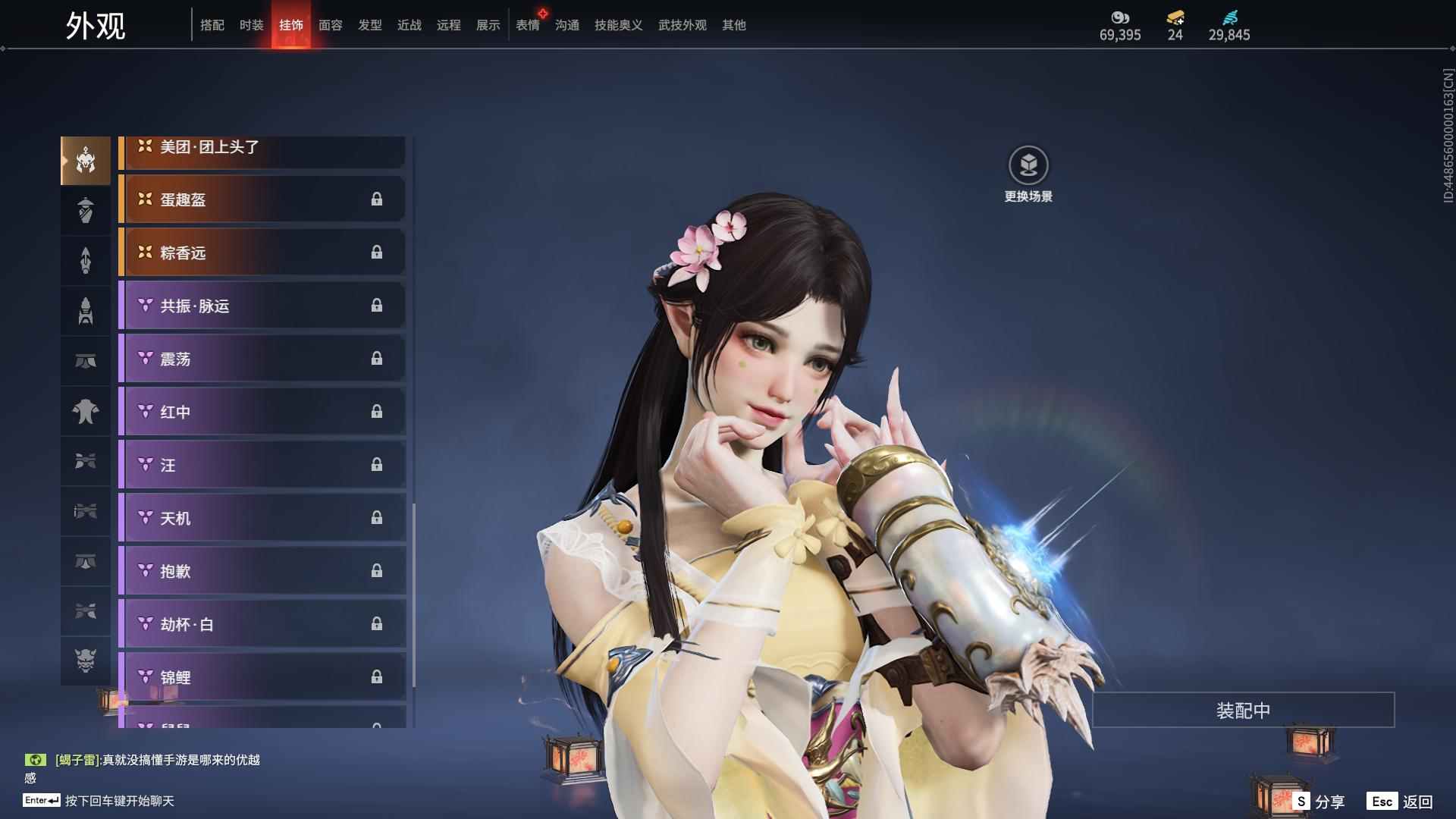1456x819 pixels.
Task: Switch to the 时装 tab
Action: [x=251, y=25]
